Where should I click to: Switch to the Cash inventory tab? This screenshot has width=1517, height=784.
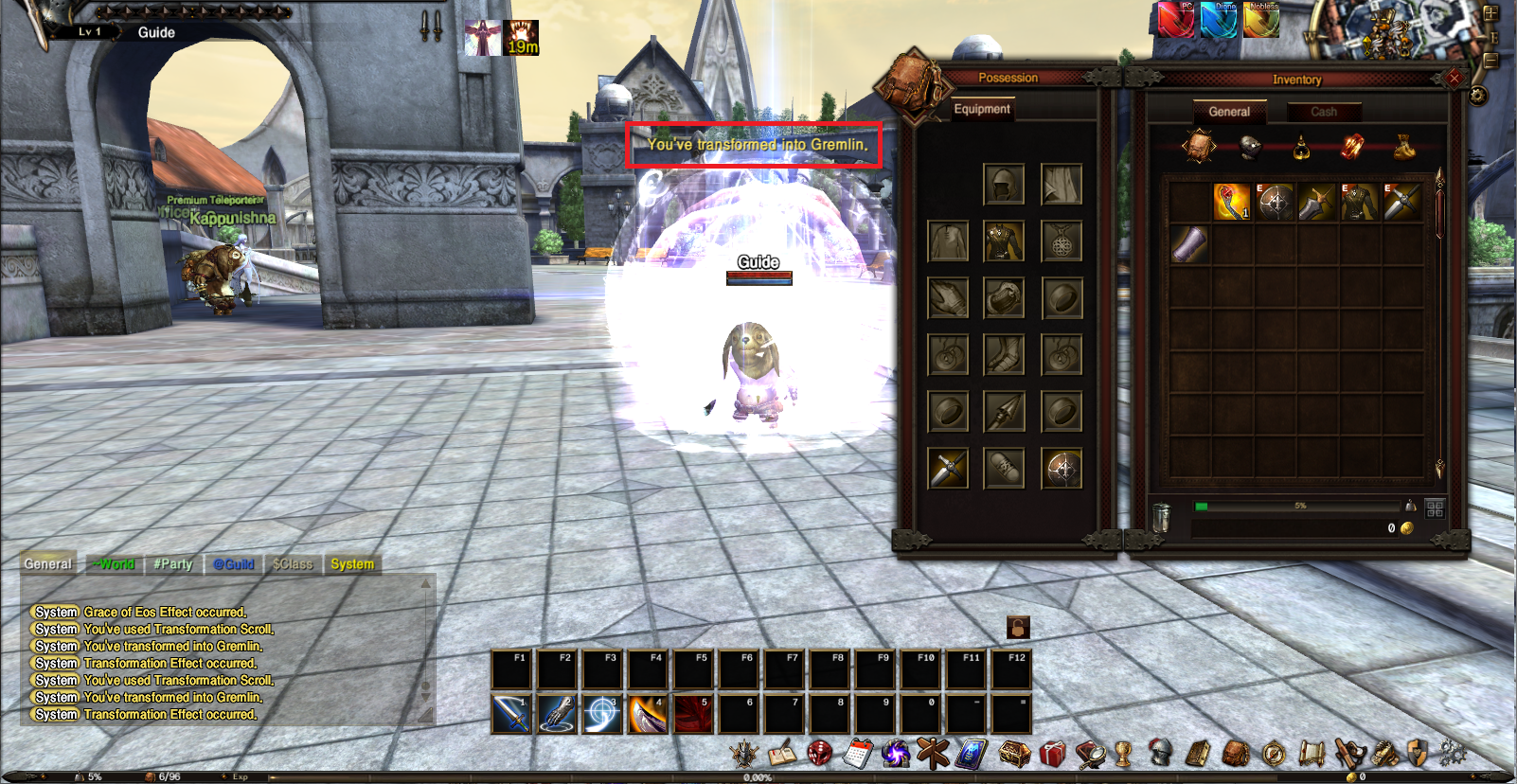pyautogui.click(x=1323, y=112)
